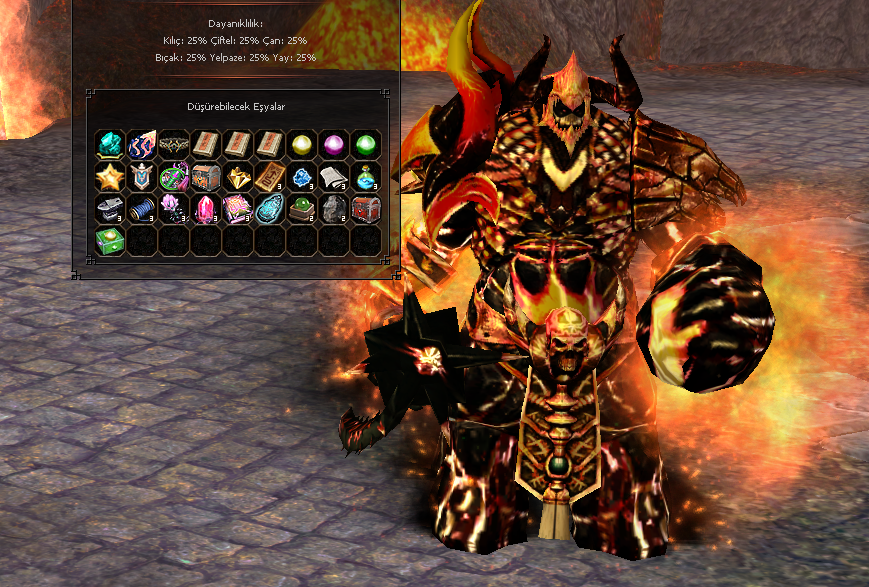This screenshot has height=587, width=869.
Task: Choose the yellow pearl item
Action: 302,144
